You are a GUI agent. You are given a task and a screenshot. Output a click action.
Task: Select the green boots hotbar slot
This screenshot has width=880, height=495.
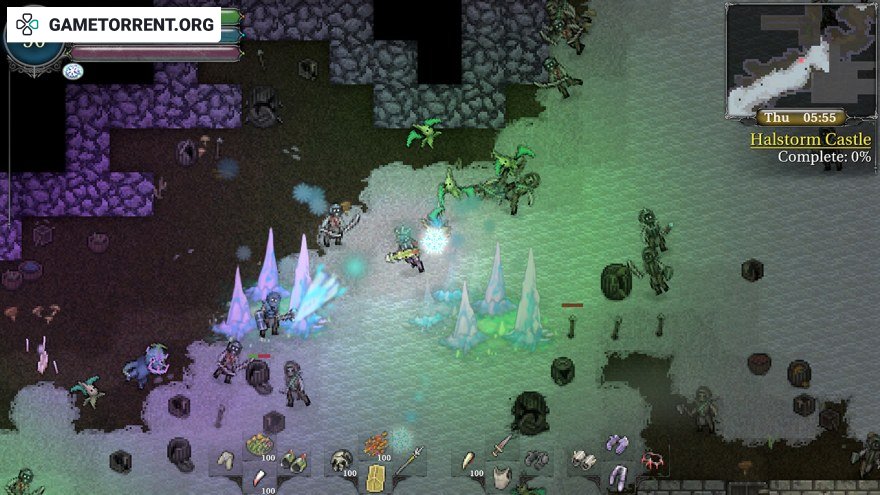click(293, 461)
